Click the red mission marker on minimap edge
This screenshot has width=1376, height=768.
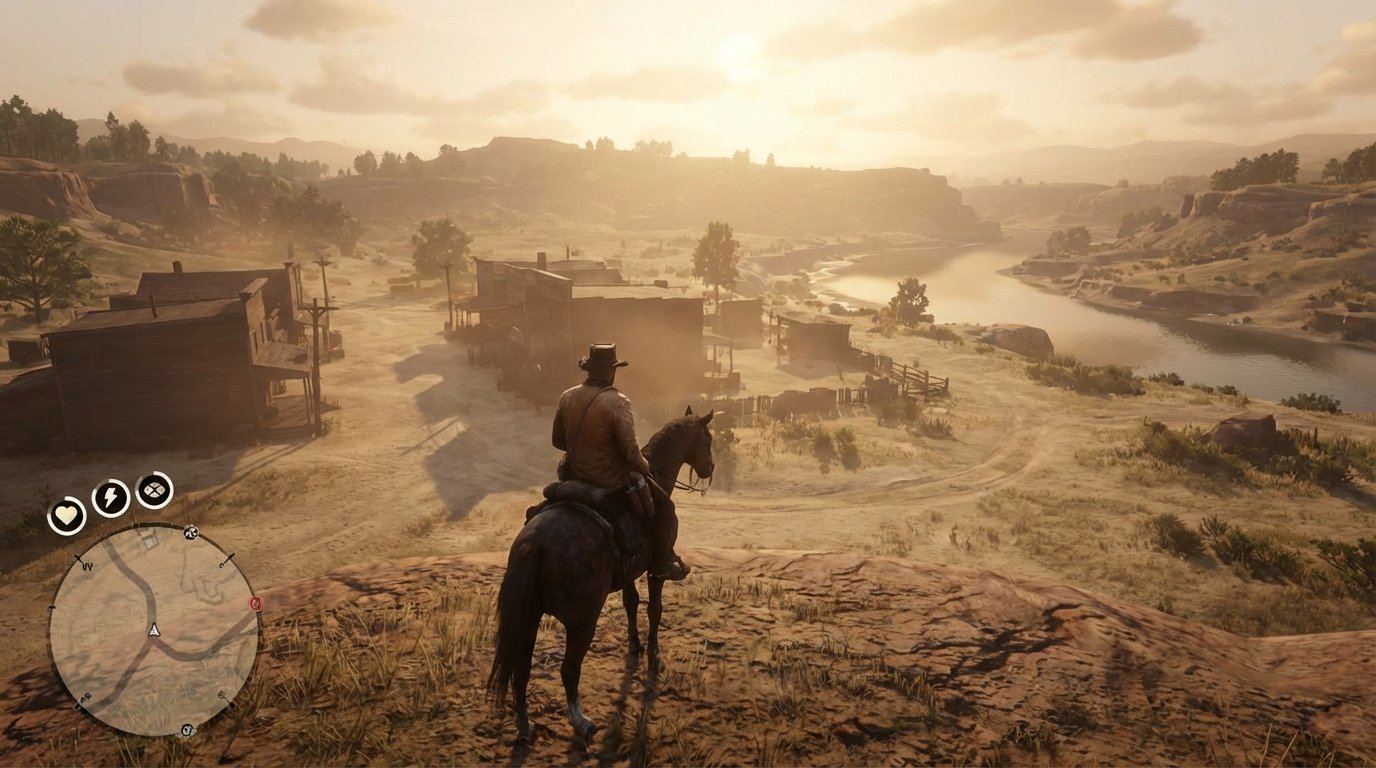[255, 602]
